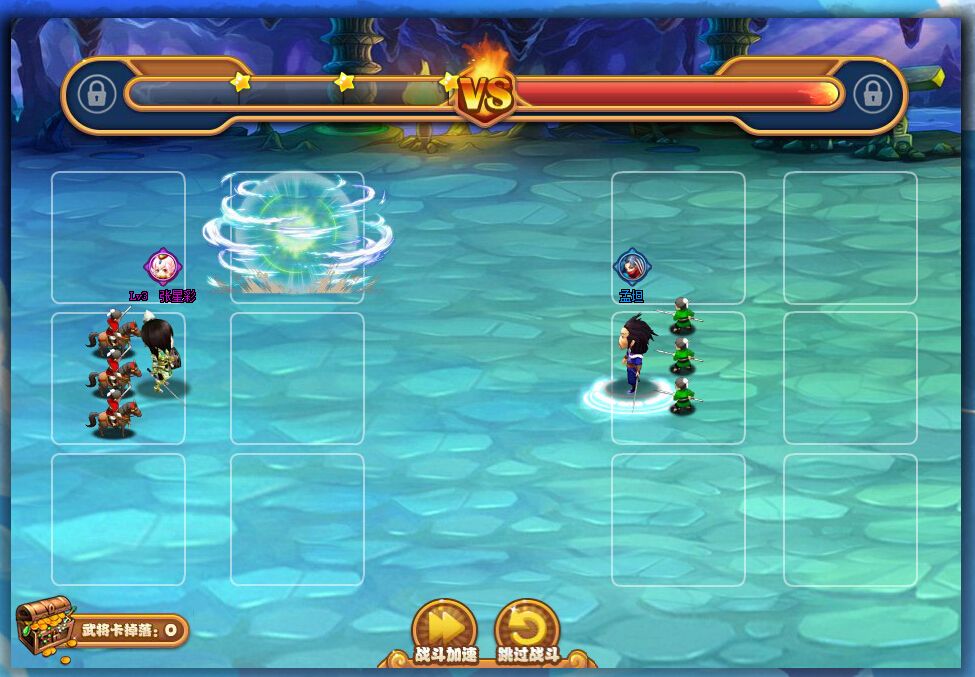The height and width of the screenshot is (677, 975).
Task: Speed up the battle with 战斗加速
Action: point(444,628)
